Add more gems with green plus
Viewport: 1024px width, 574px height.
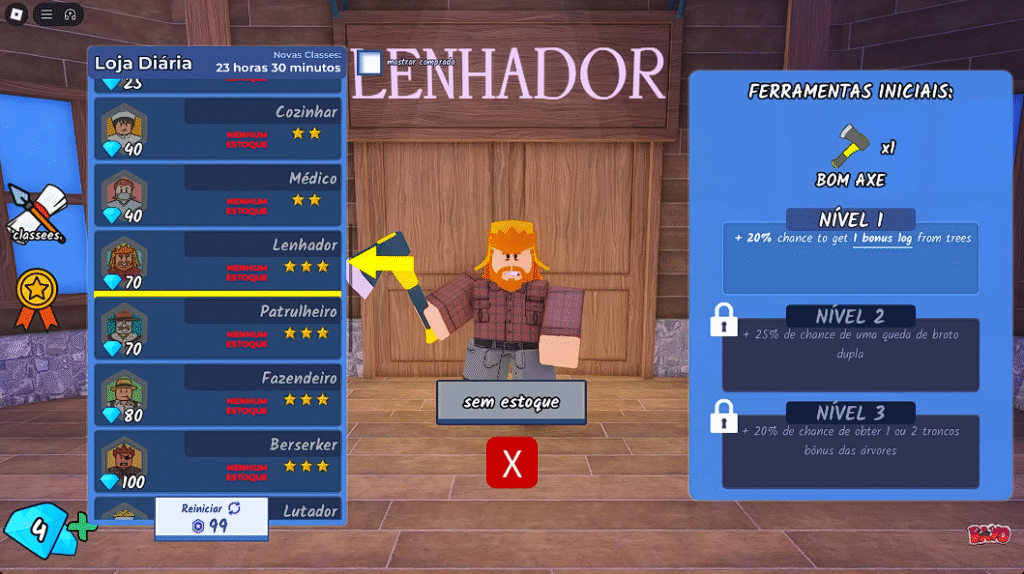click(x=84, y=528)
